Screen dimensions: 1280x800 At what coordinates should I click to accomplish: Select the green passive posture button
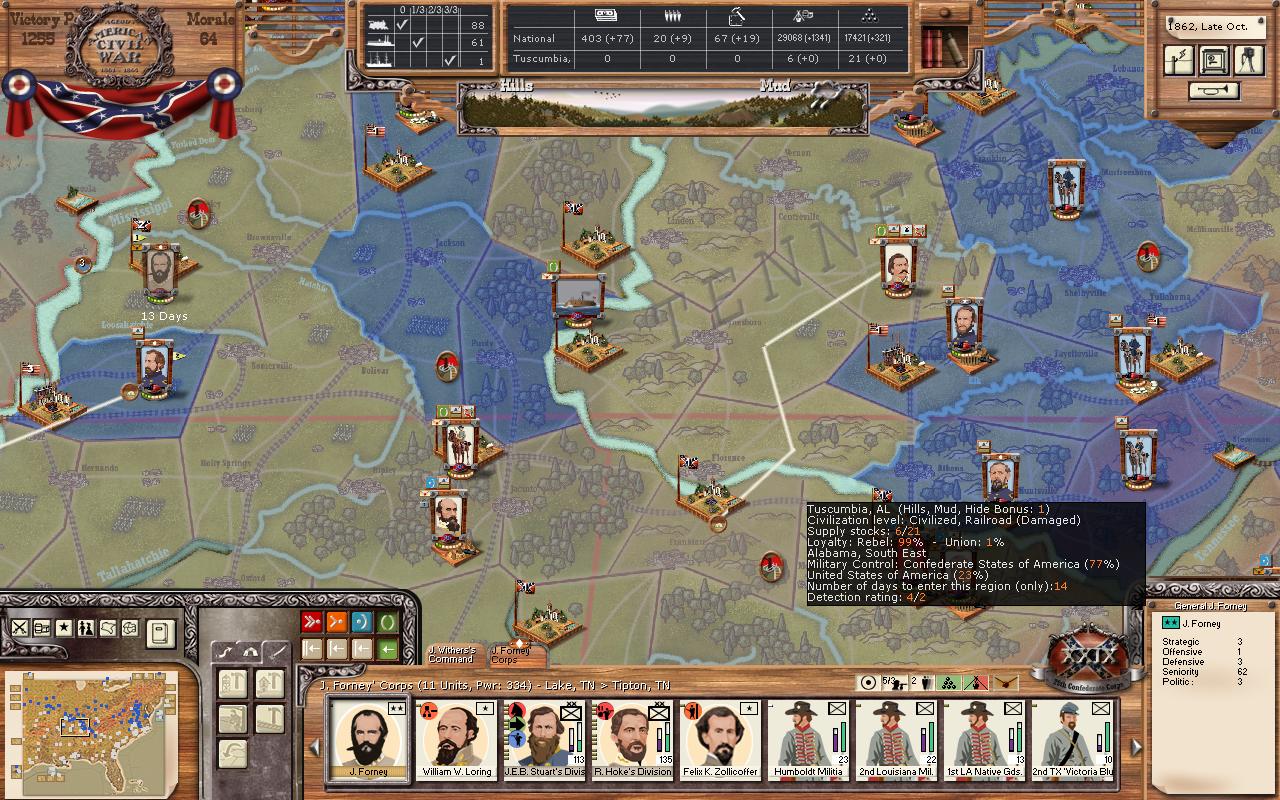[x=388, y=622]
